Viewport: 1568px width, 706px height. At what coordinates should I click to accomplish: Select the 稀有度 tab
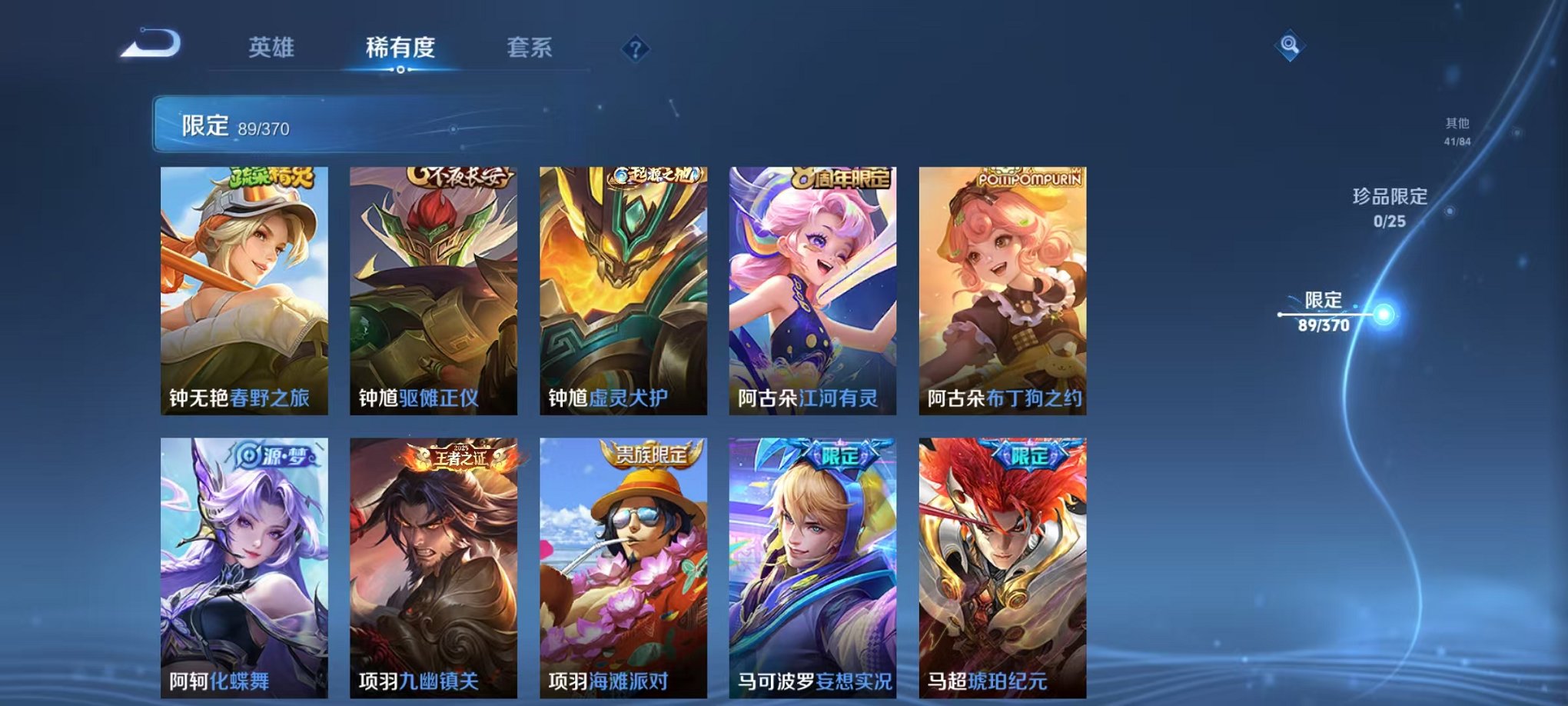pyautogui.click(x=399, y=48)
